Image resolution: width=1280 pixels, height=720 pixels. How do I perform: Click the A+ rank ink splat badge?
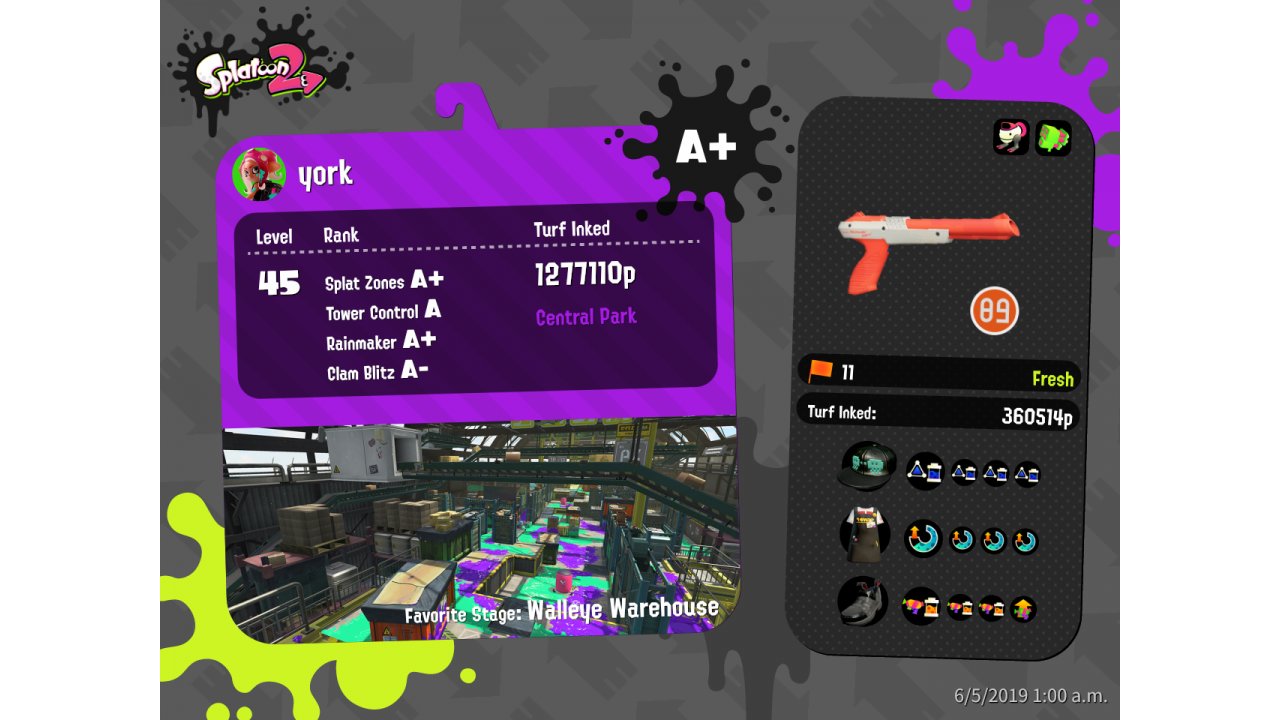click(706, 147)
